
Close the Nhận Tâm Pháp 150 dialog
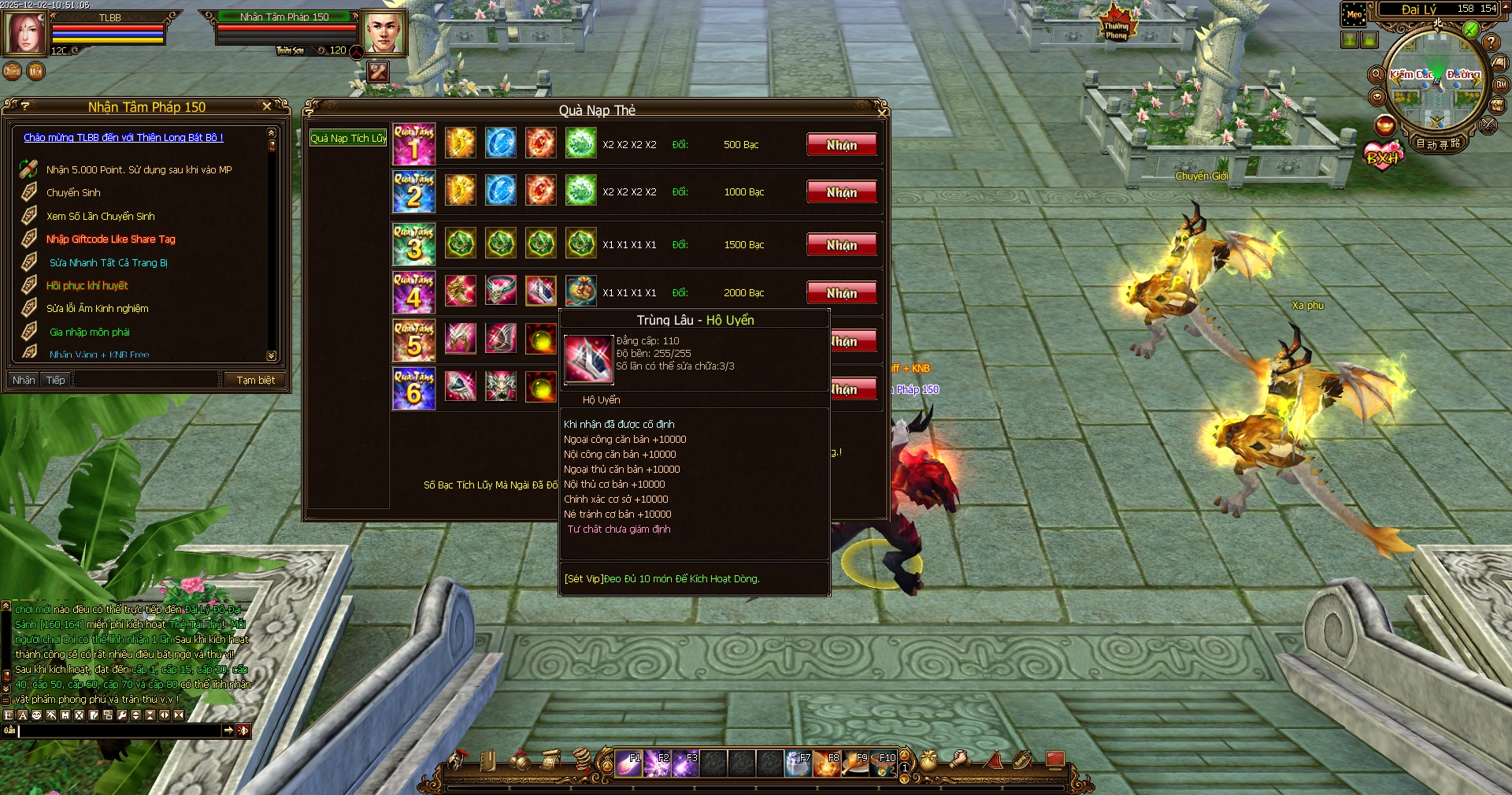267,106
